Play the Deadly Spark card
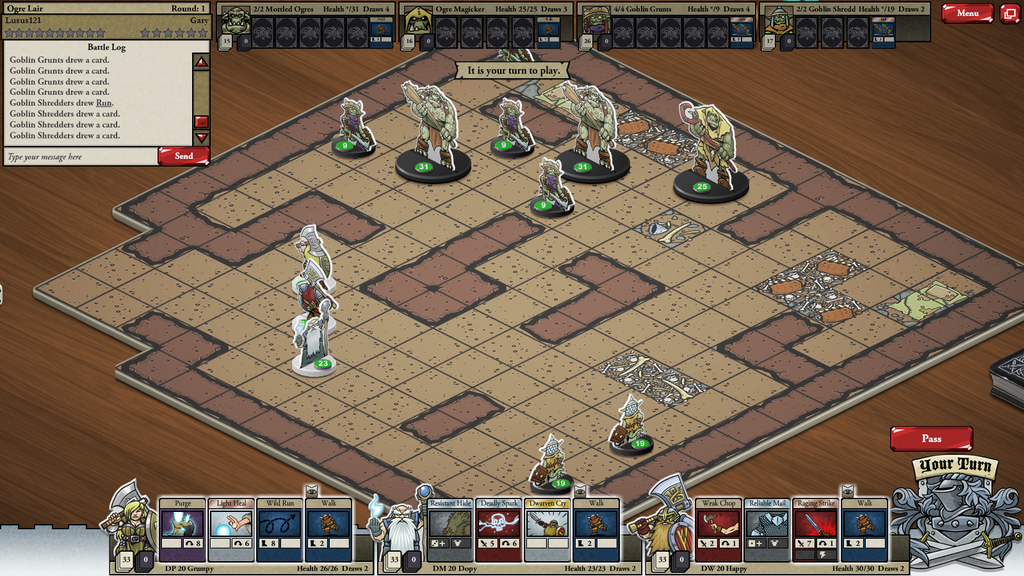This screenshot has height=576, width=1024. tap(498, 529)
